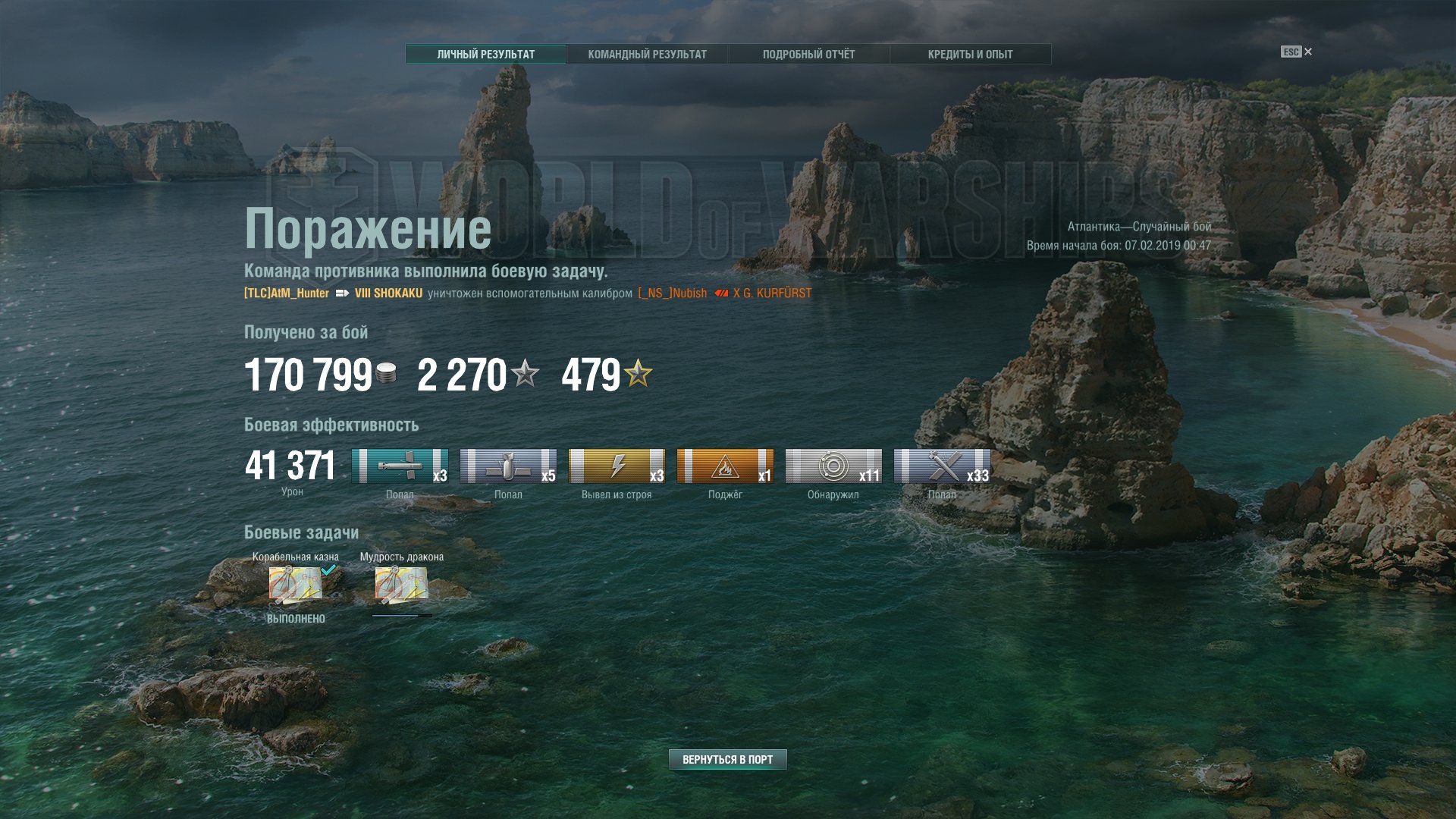
Task: Show the Подробный отчёт tab
Action: (808, 55)
